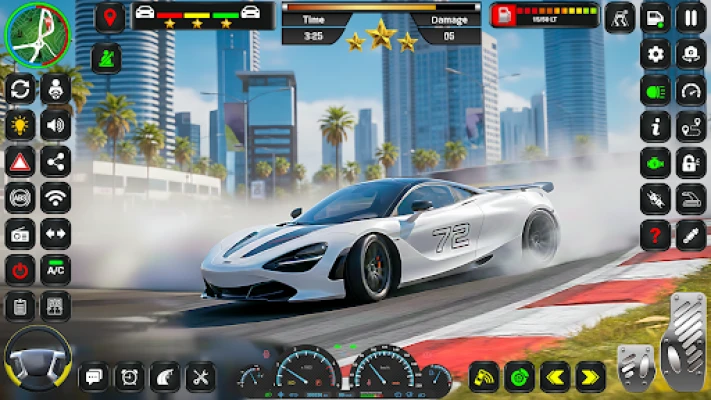The image size is (711, 400).
Task: Tap the red question mark help button
Action: click(x=655, y=234)
